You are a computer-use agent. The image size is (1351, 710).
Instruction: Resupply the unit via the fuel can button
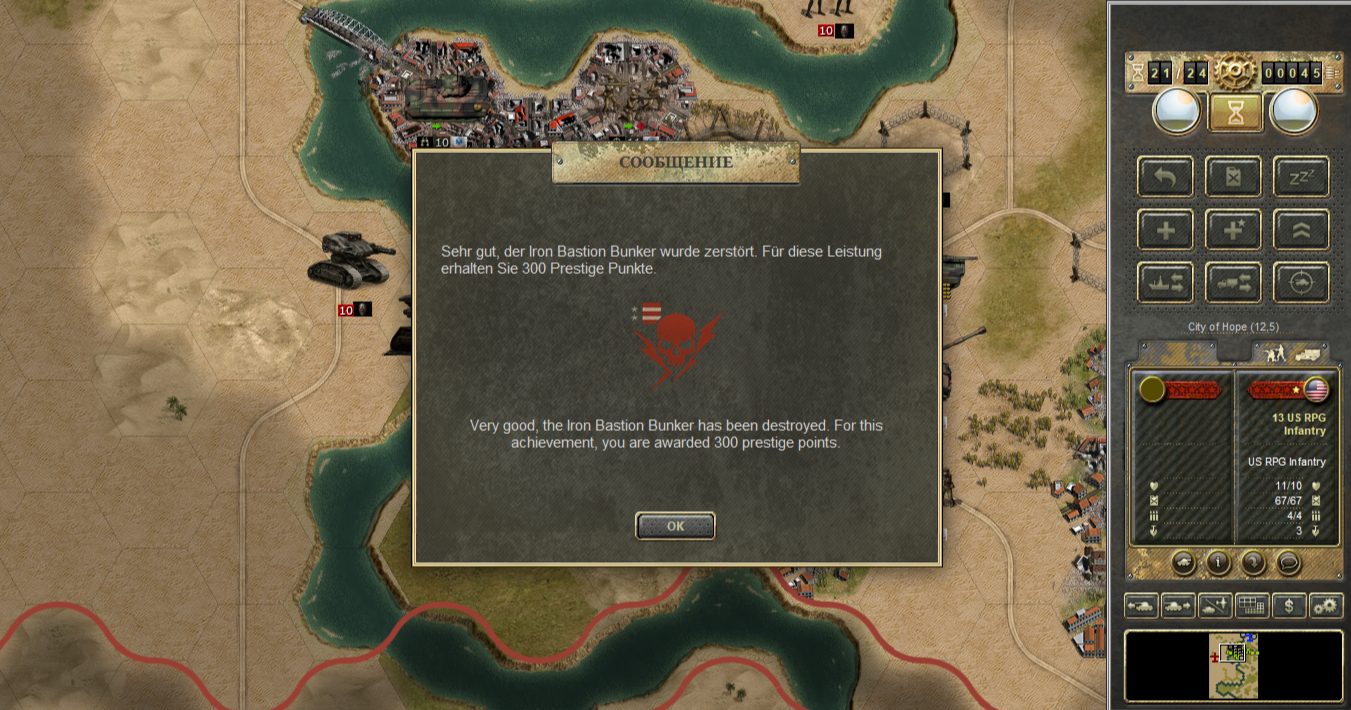click(x=1233, y=177)
